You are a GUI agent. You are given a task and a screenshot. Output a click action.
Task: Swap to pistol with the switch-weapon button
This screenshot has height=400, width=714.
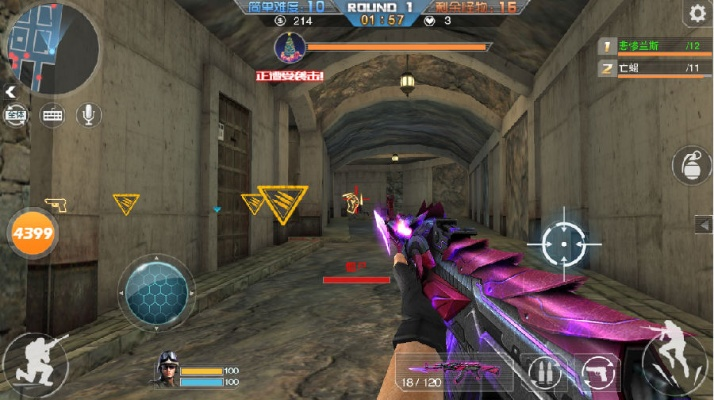[x=599, y=372]
